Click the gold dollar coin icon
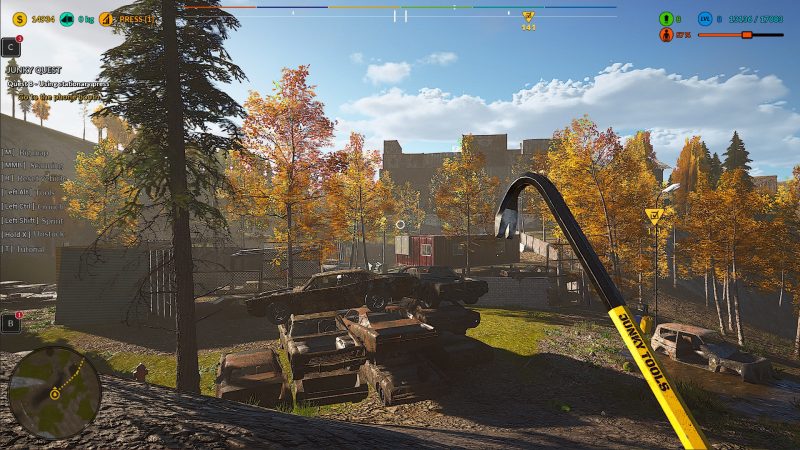This screenshot has height=450, width=800. 20,18
